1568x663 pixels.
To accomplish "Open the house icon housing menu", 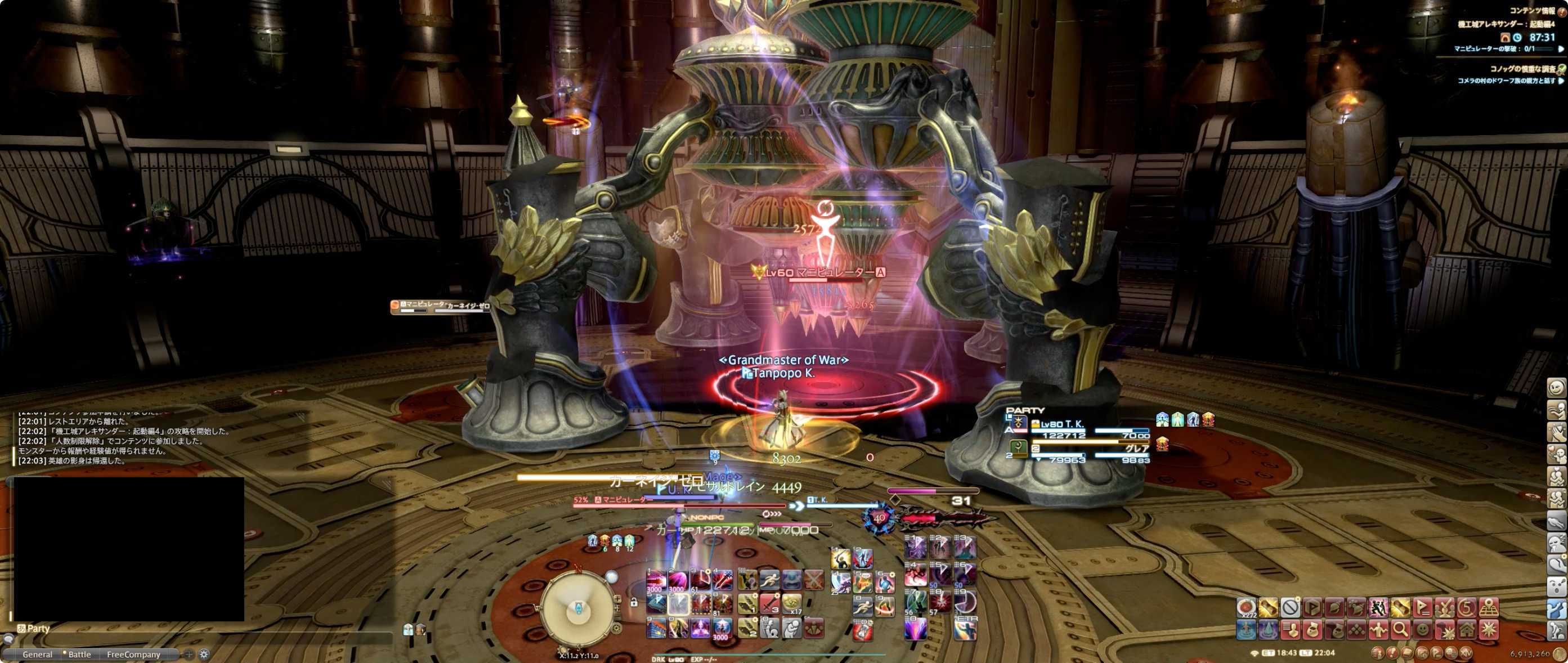I will coord(1466,630).
